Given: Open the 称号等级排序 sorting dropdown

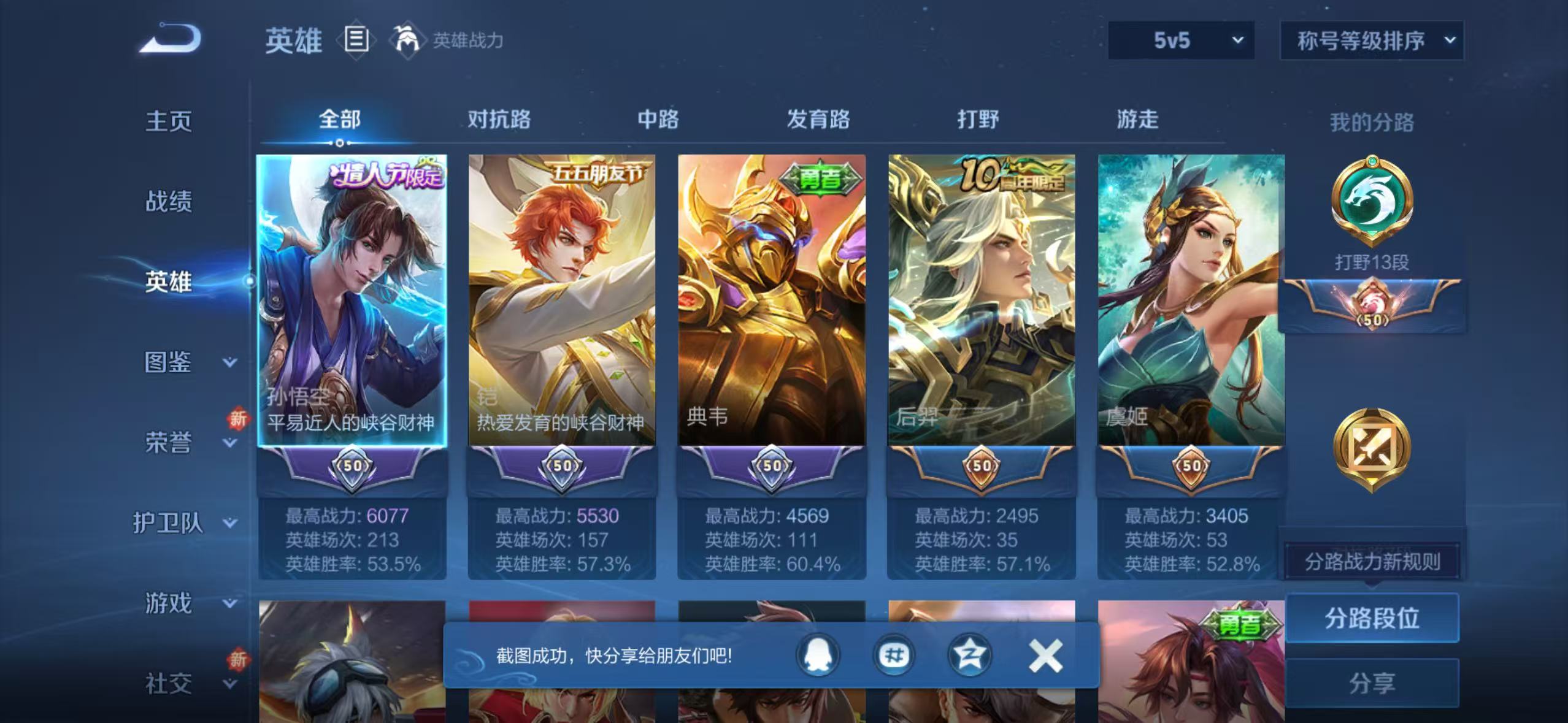Looking at the screenshot, I should 1373,40.
